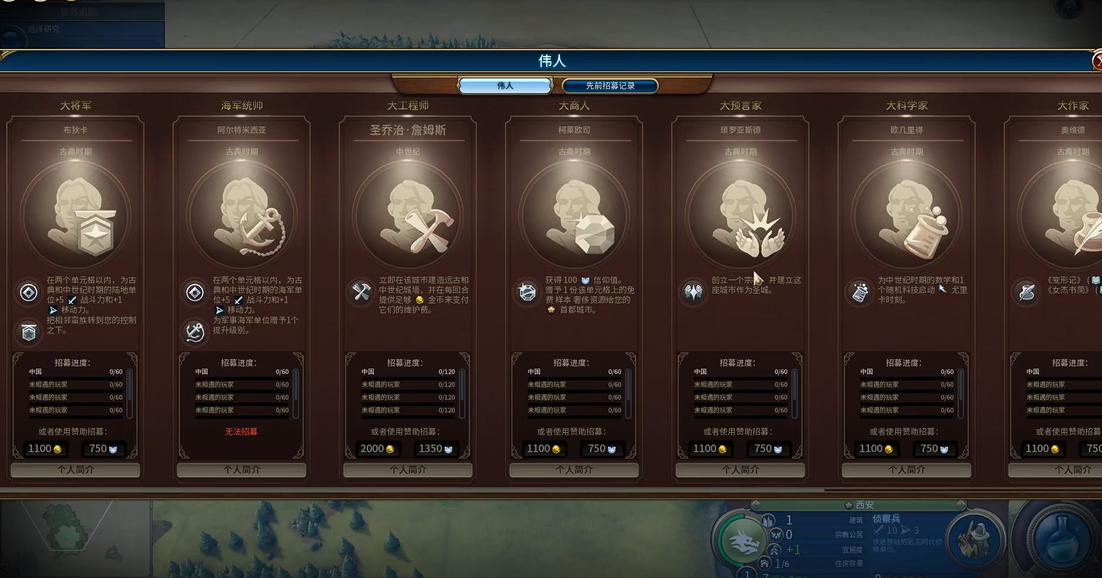Screen dimensions: 1102x578
Task: Sponsor 大将军 with 1100 gold
Action: [x=45, y=449]
